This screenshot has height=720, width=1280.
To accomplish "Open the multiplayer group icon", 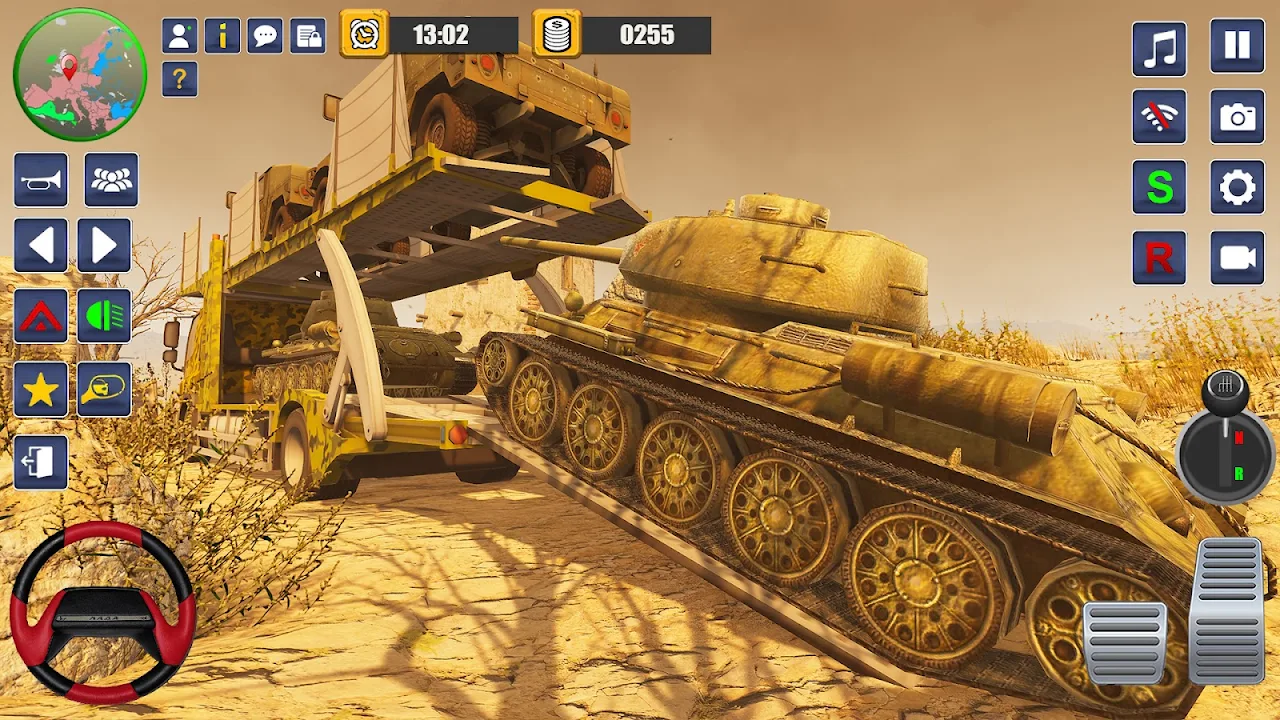I will [111, 180].
